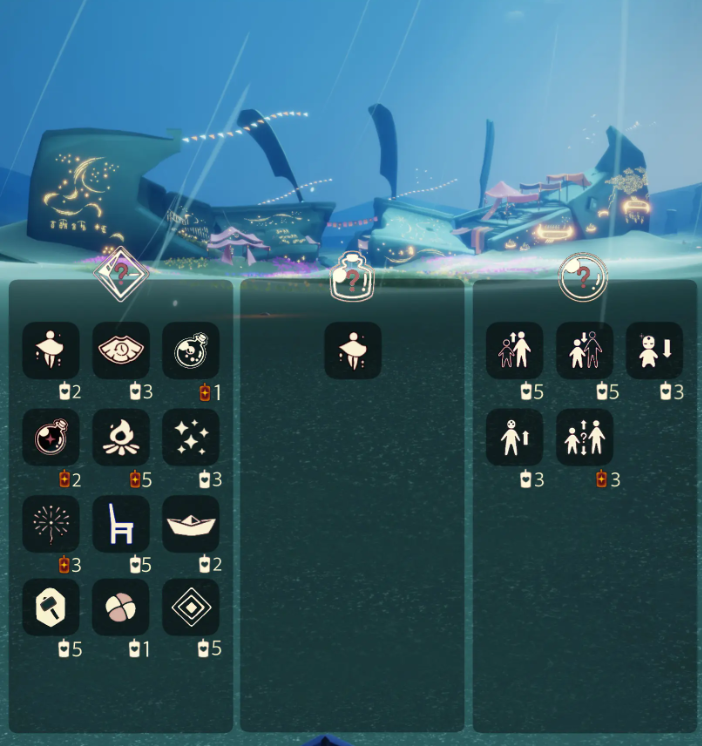
Task: Select the single figure grow spell
Action: (515, 437)
